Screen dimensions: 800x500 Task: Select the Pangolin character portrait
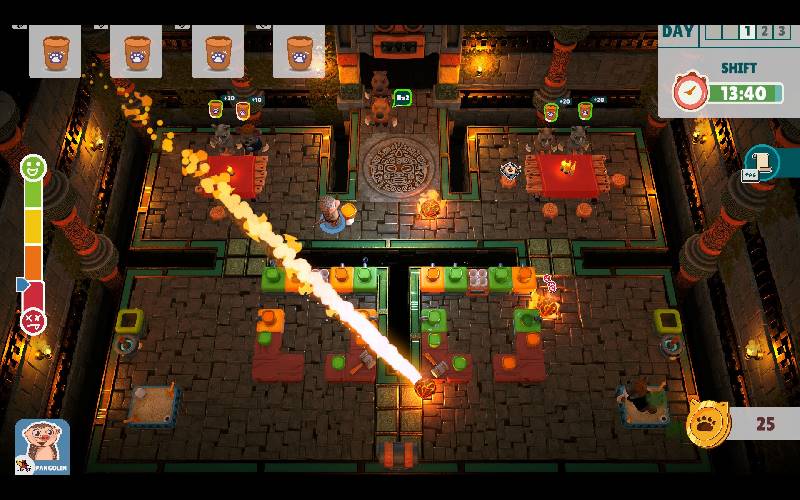pos(42,445)
